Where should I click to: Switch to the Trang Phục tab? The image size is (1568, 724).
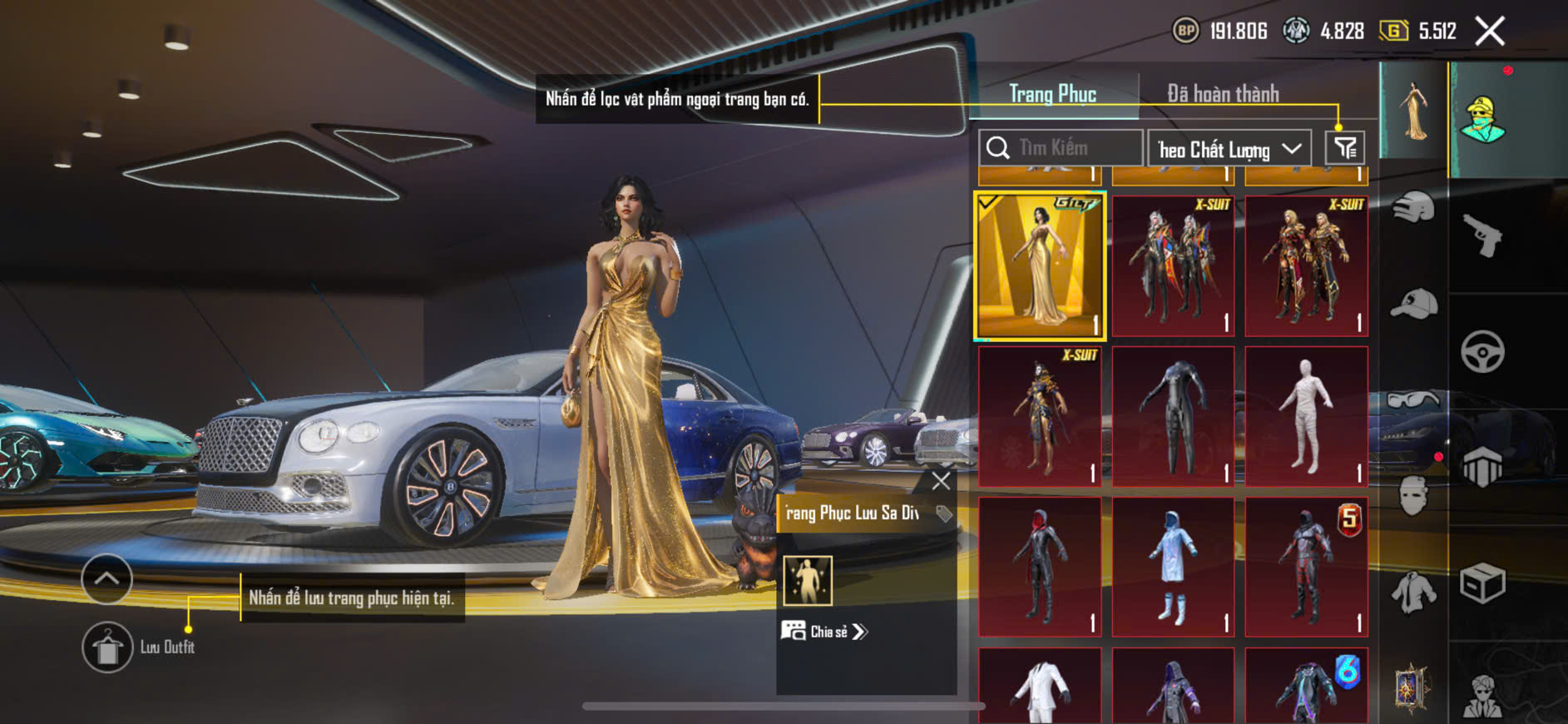(x=1052, y=94)
